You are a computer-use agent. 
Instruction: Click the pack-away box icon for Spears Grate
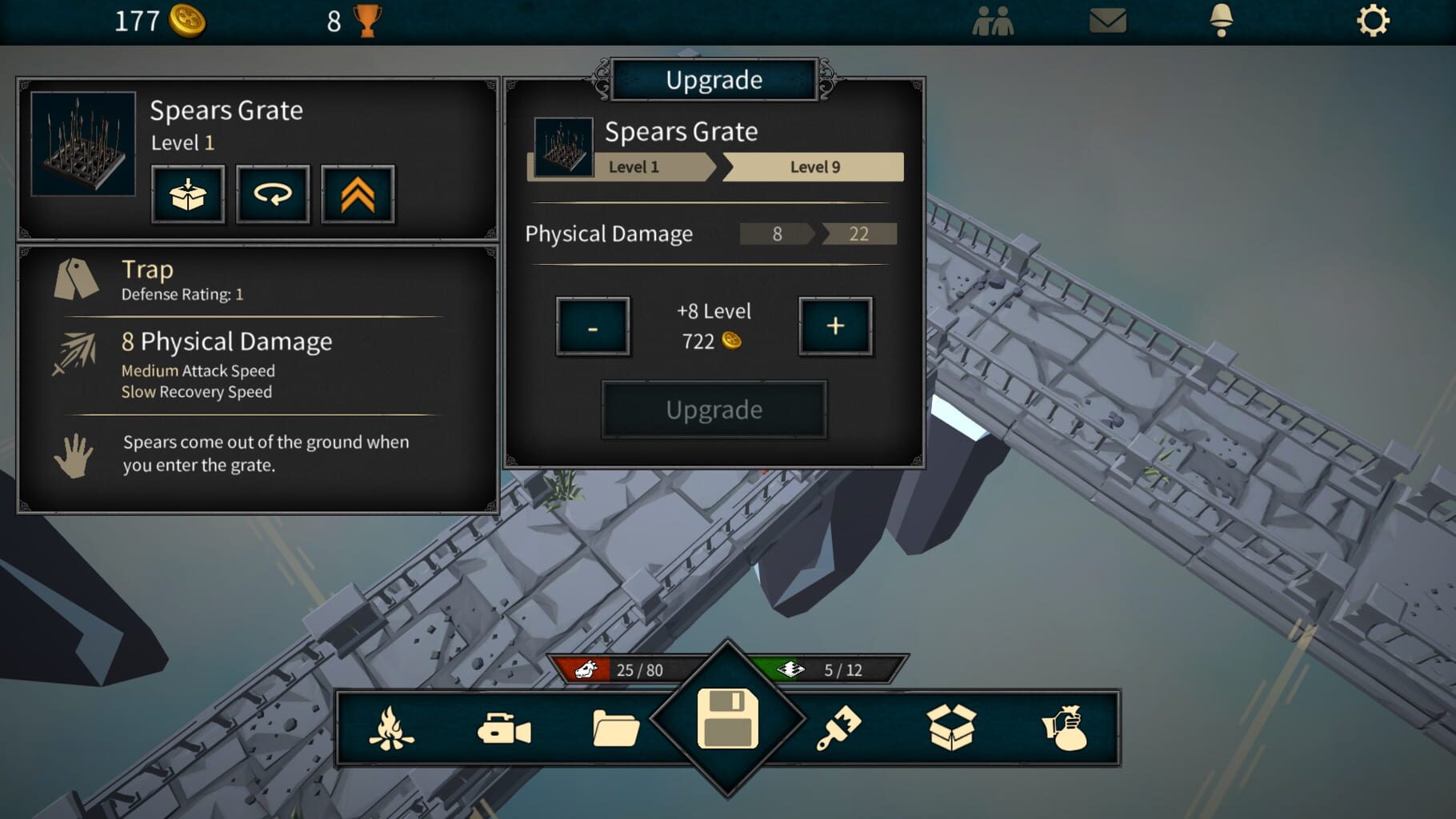pyautogui.click(x=188, y=194)
